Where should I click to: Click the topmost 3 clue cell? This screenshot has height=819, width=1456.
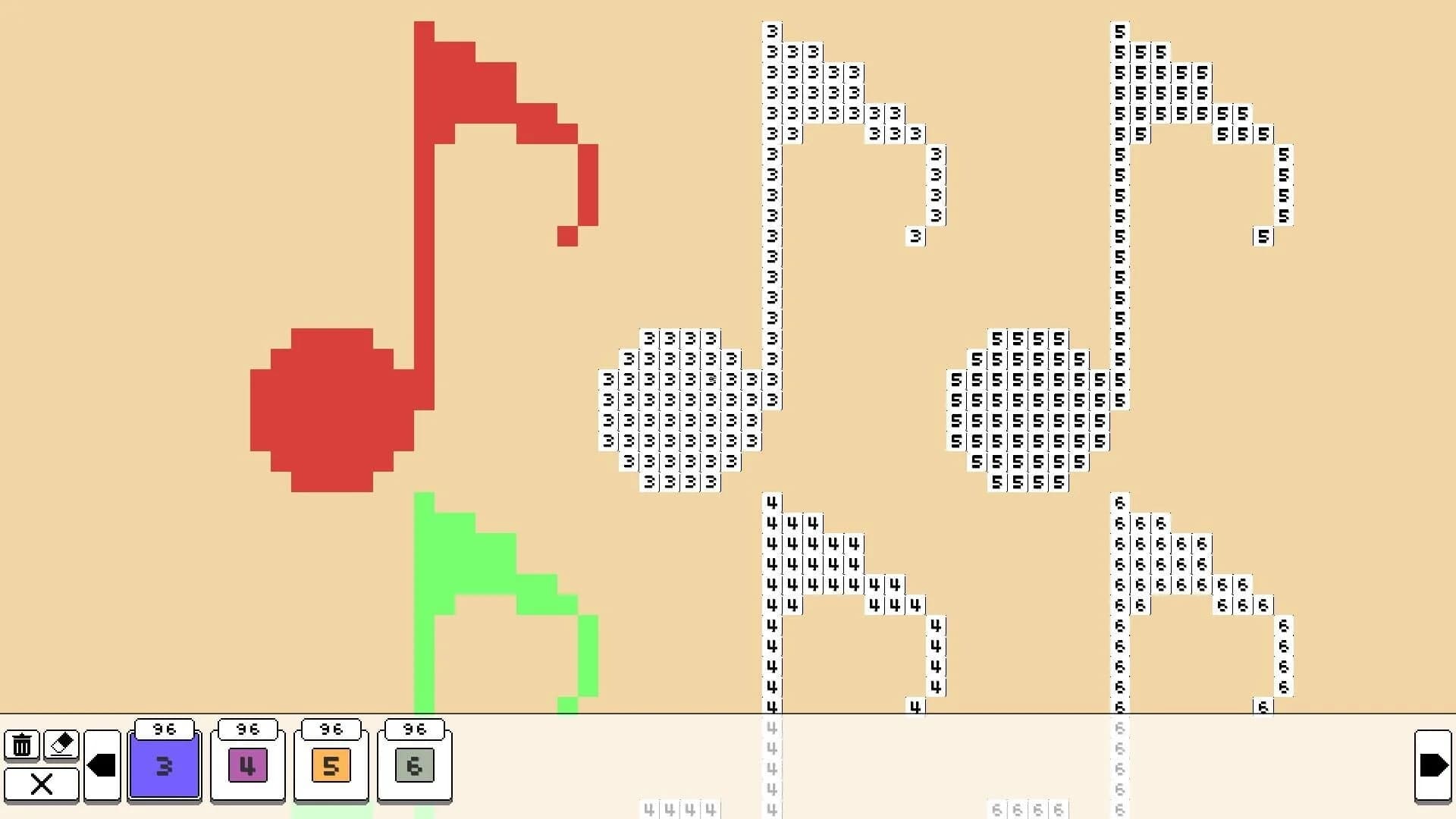771,31
